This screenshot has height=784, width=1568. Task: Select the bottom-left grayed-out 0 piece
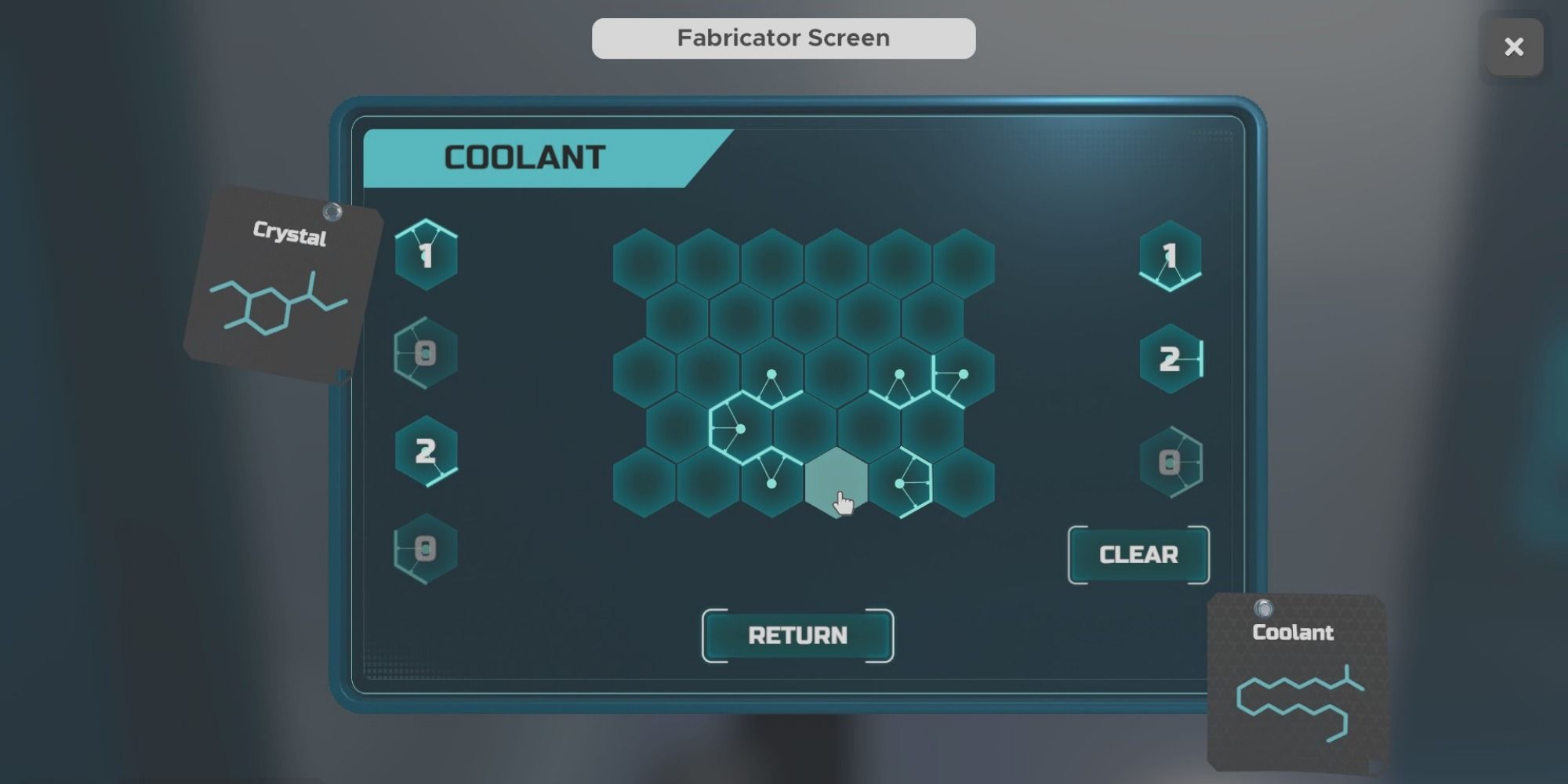click(426, 549)
